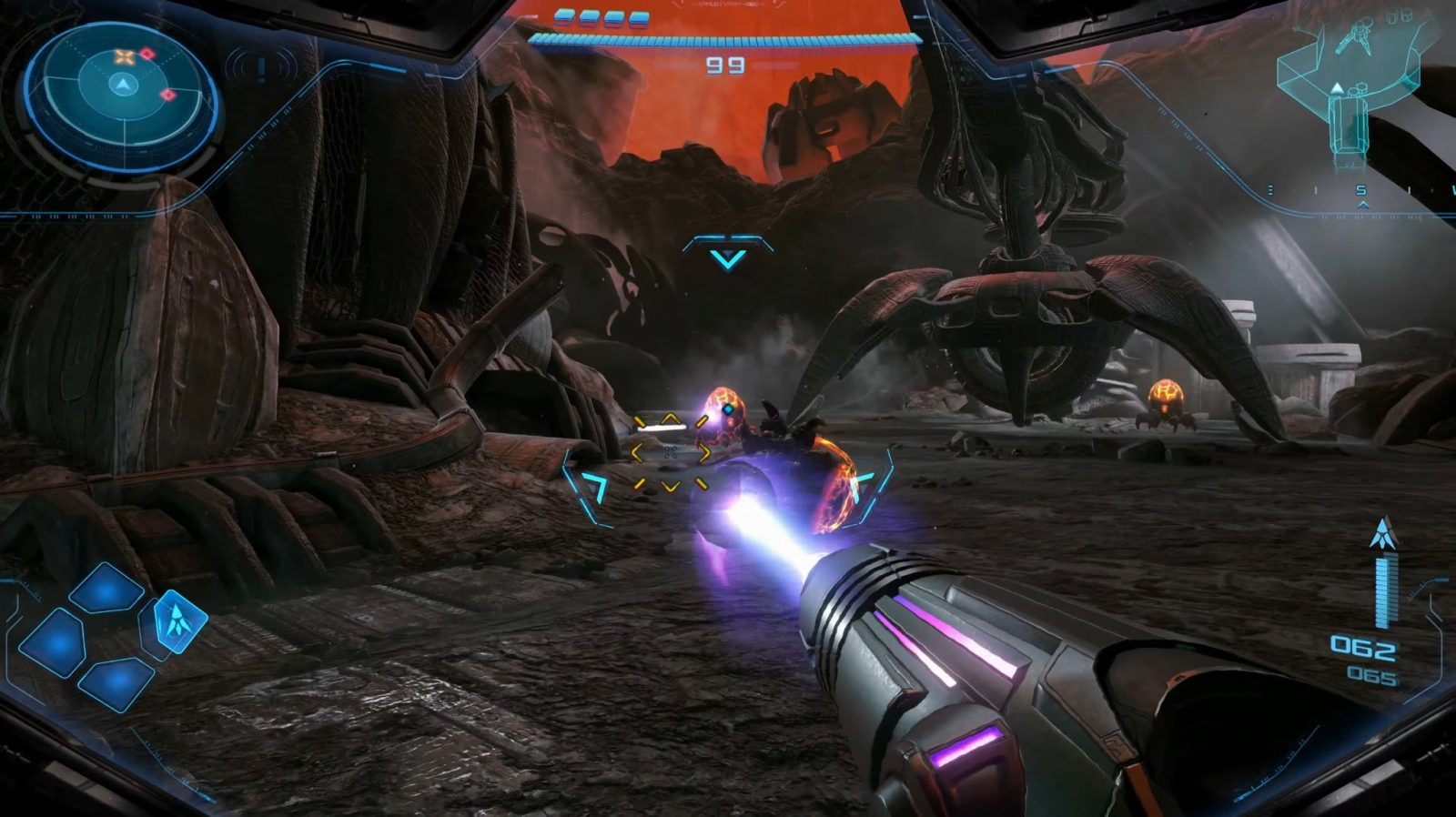This screenshot has width=1456, height=817.
Task: Click the upward chevron under the compass S marker
Action: pyautogui.click(x=1363, y=206)
